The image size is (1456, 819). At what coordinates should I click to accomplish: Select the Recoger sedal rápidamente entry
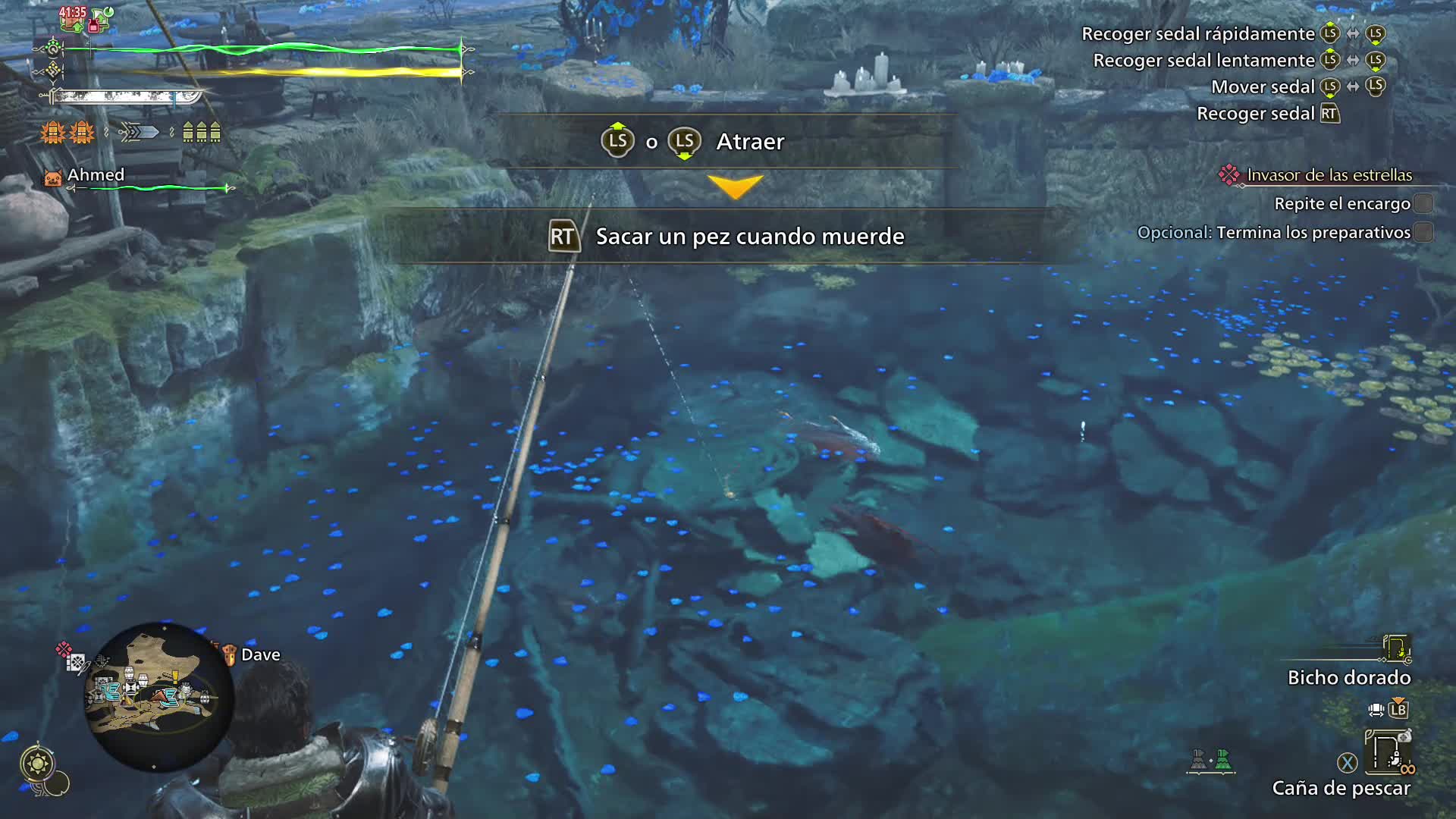pos(1200,33)
